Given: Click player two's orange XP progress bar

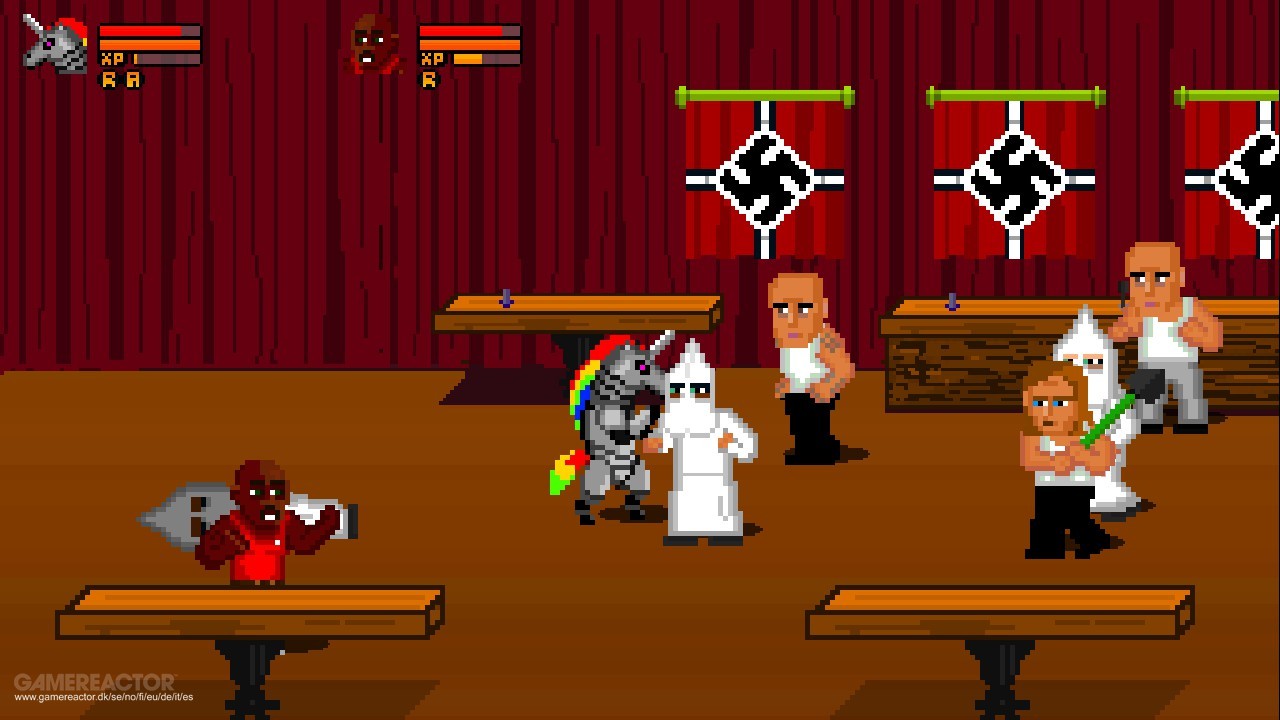Looking at the screenshot, I should [470, 57].
